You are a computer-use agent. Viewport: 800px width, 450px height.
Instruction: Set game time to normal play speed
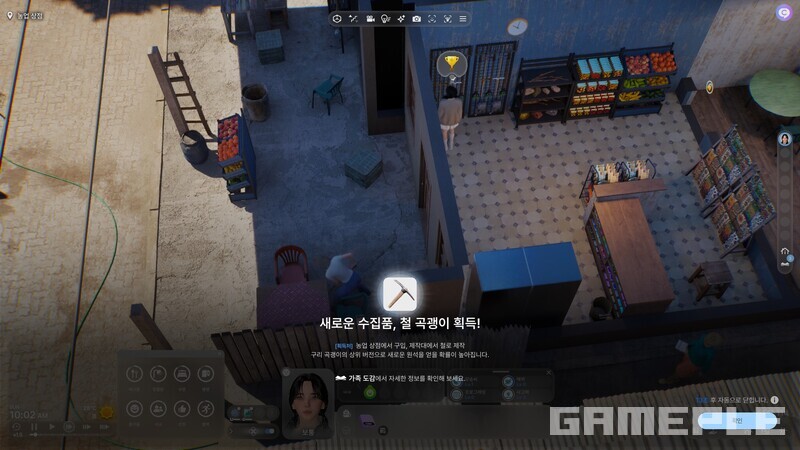(52, 427)
